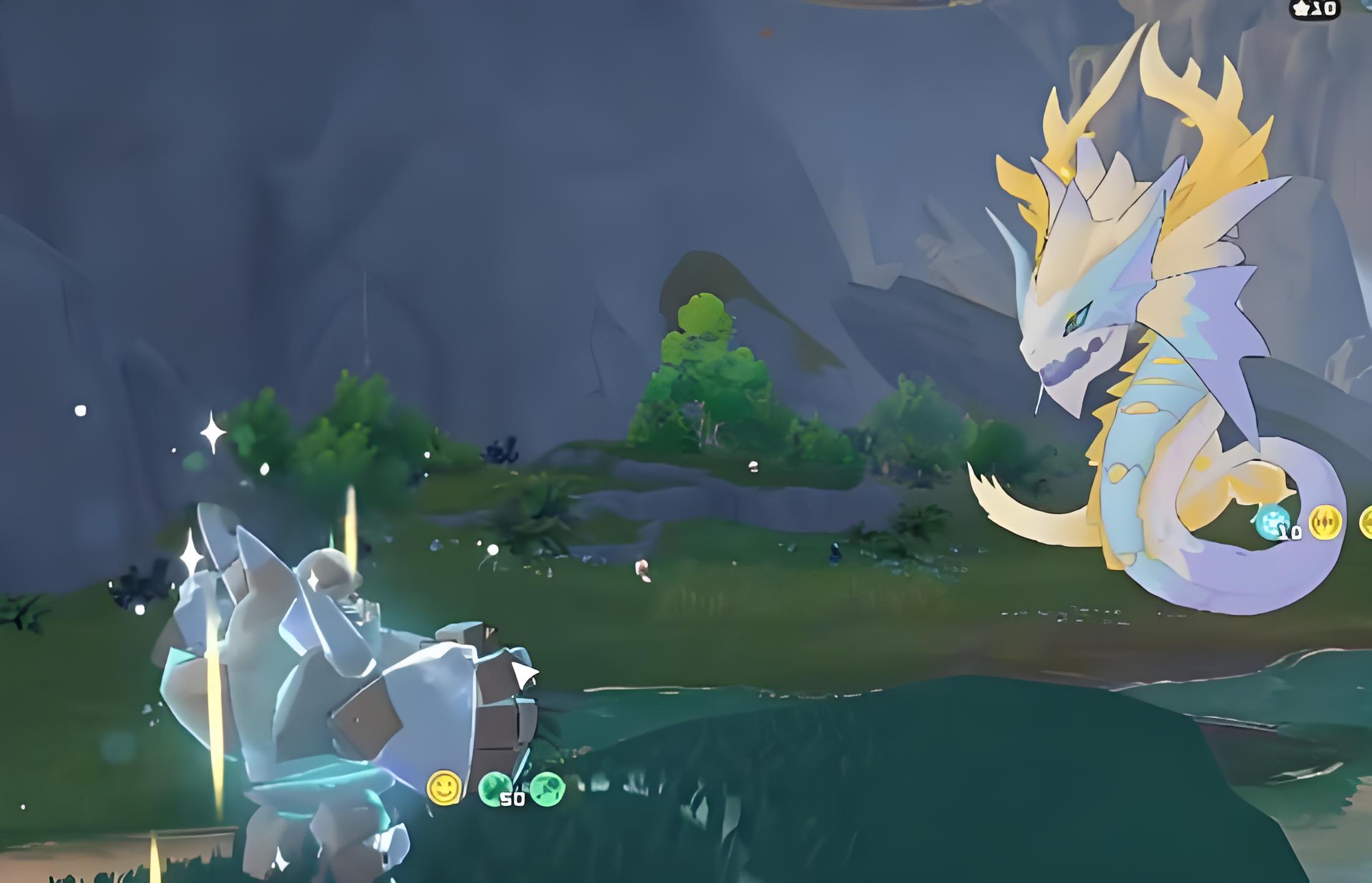Select the green orb labeled 50
1372x883 pixels.
495,789
